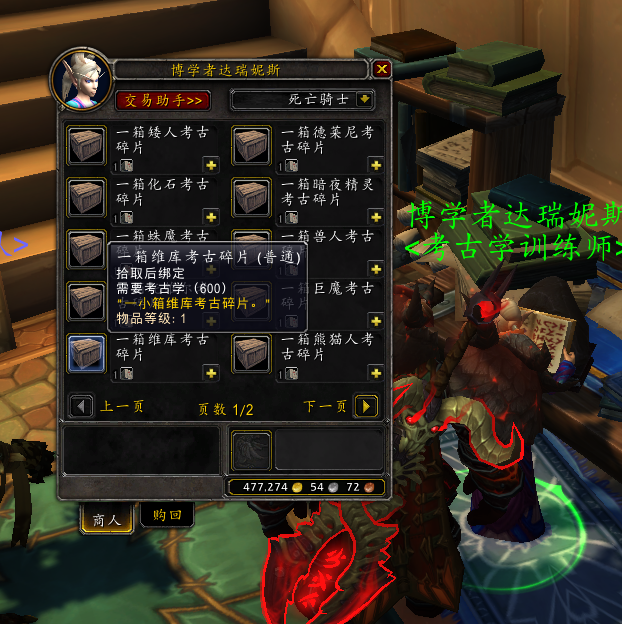Click the repair slot beside the buyback area
This screenshot has width=622, height=624.
tap(251, 450)
